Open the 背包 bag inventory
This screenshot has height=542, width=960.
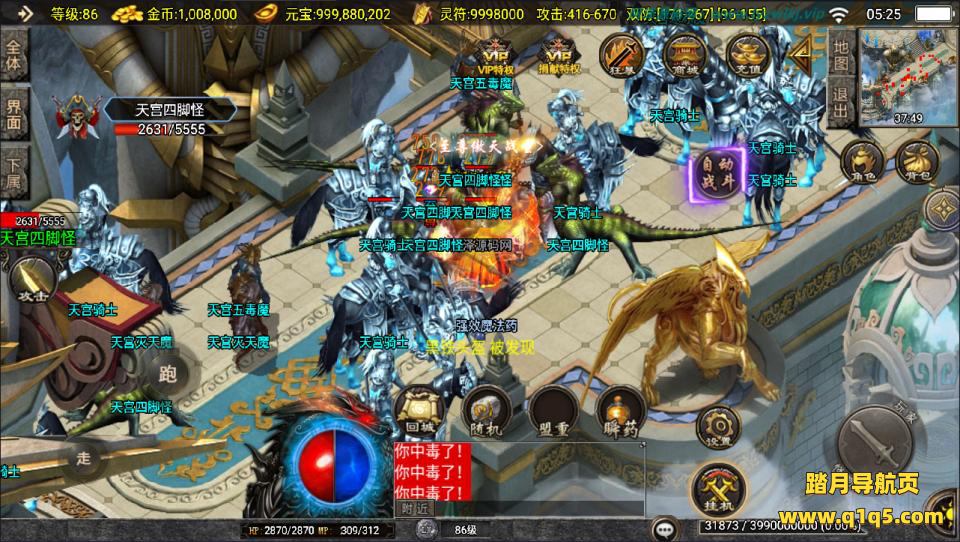tap(916, 161)
